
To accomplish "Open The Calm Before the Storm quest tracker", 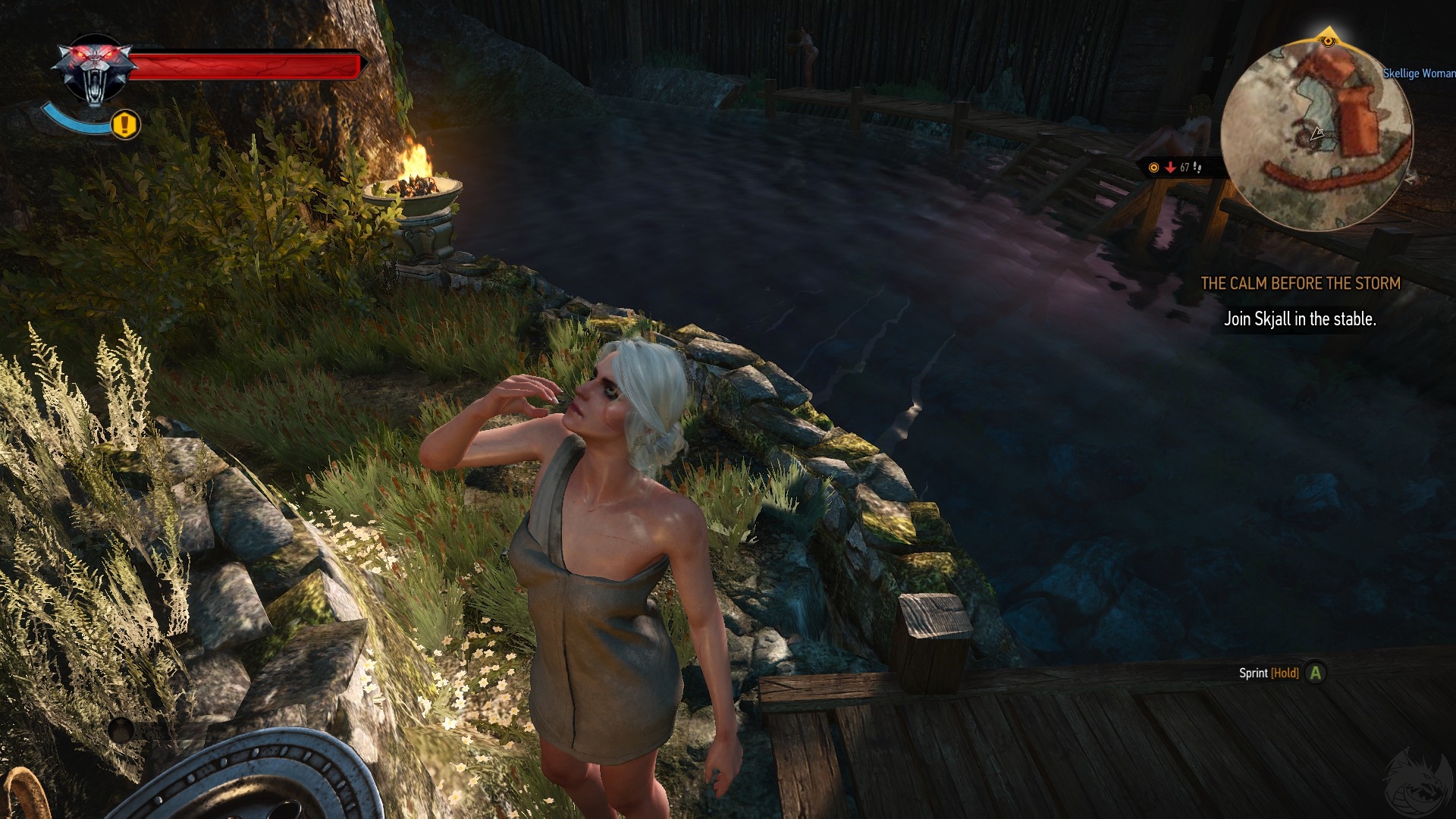I will [x=1300, y=284].
